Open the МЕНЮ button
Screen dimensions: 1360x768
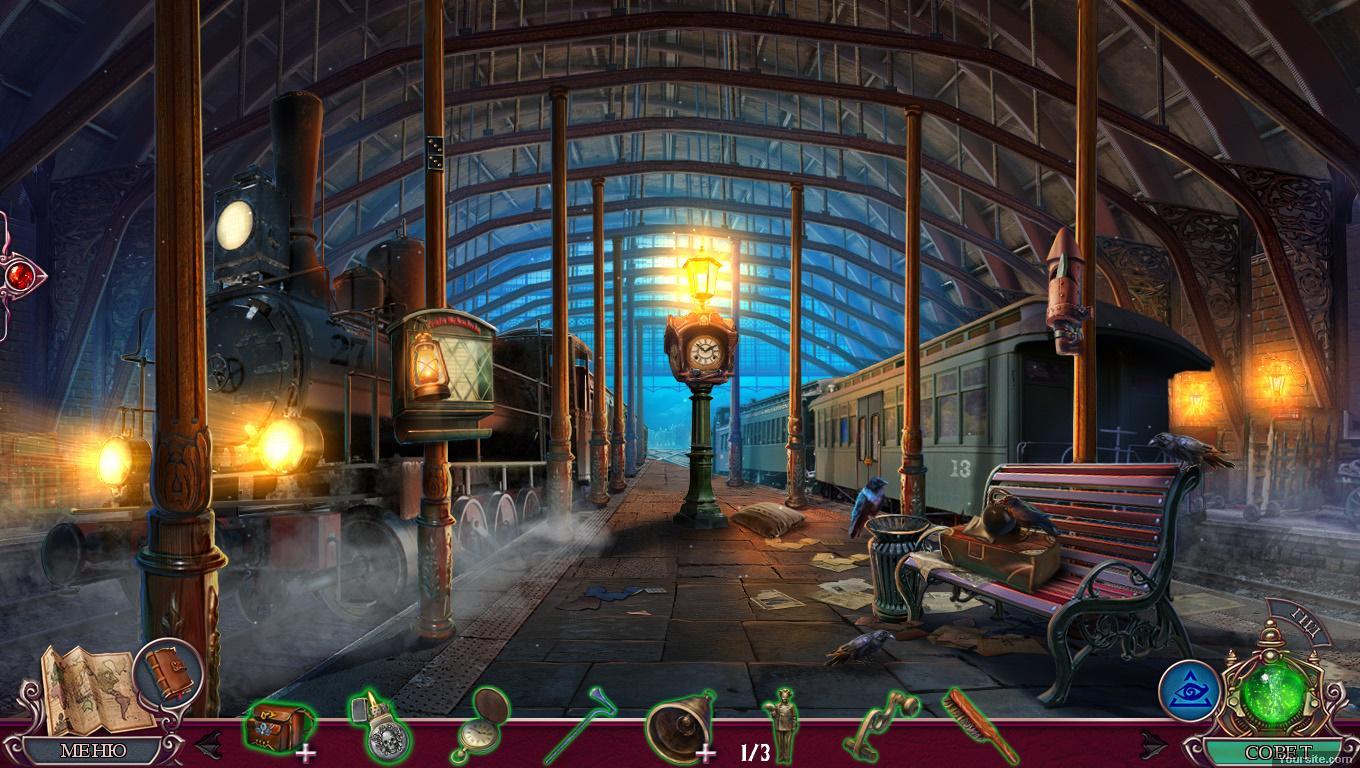click(94, 750)
